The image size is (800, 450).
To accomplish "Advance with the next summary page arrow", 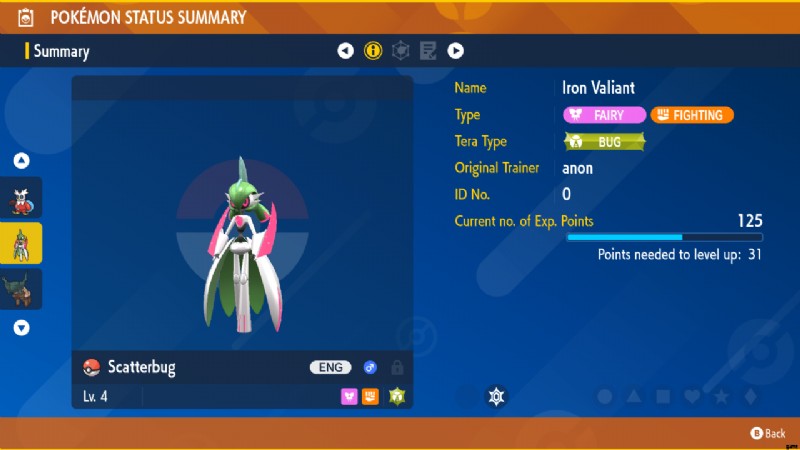I will (x=455, y=50).
